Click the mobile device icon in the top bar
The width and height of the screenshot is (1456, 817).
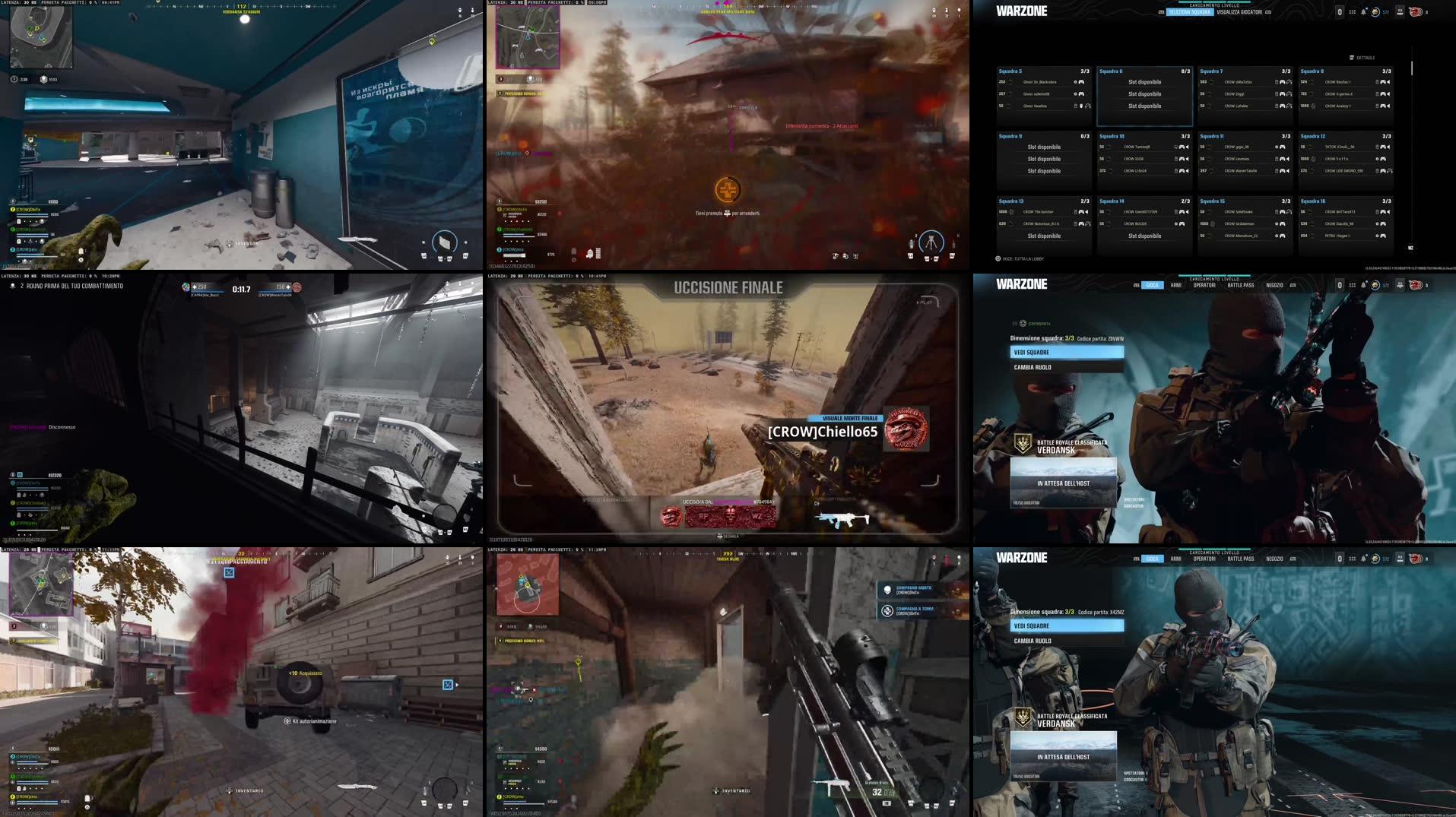point(1340,11)
